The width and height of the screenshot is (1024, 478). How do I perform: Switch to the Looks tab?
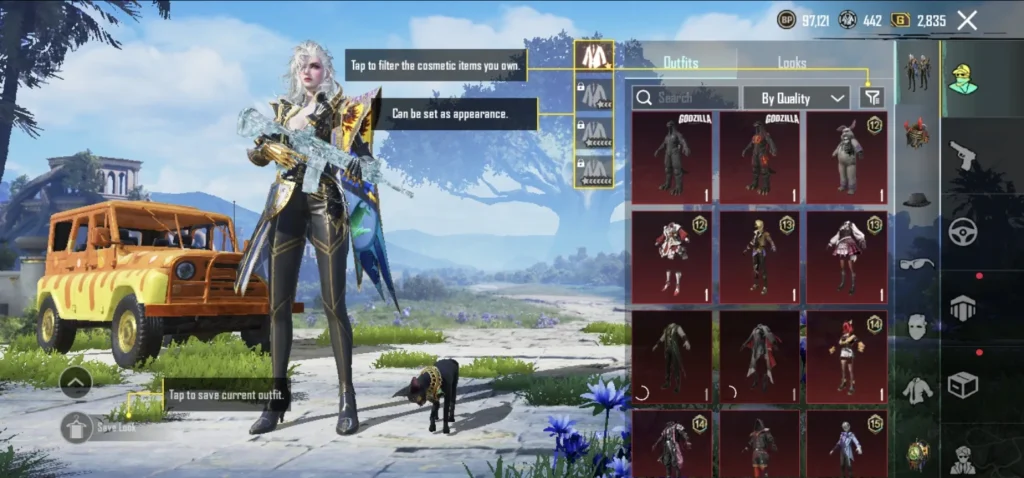tap(792, 63)
